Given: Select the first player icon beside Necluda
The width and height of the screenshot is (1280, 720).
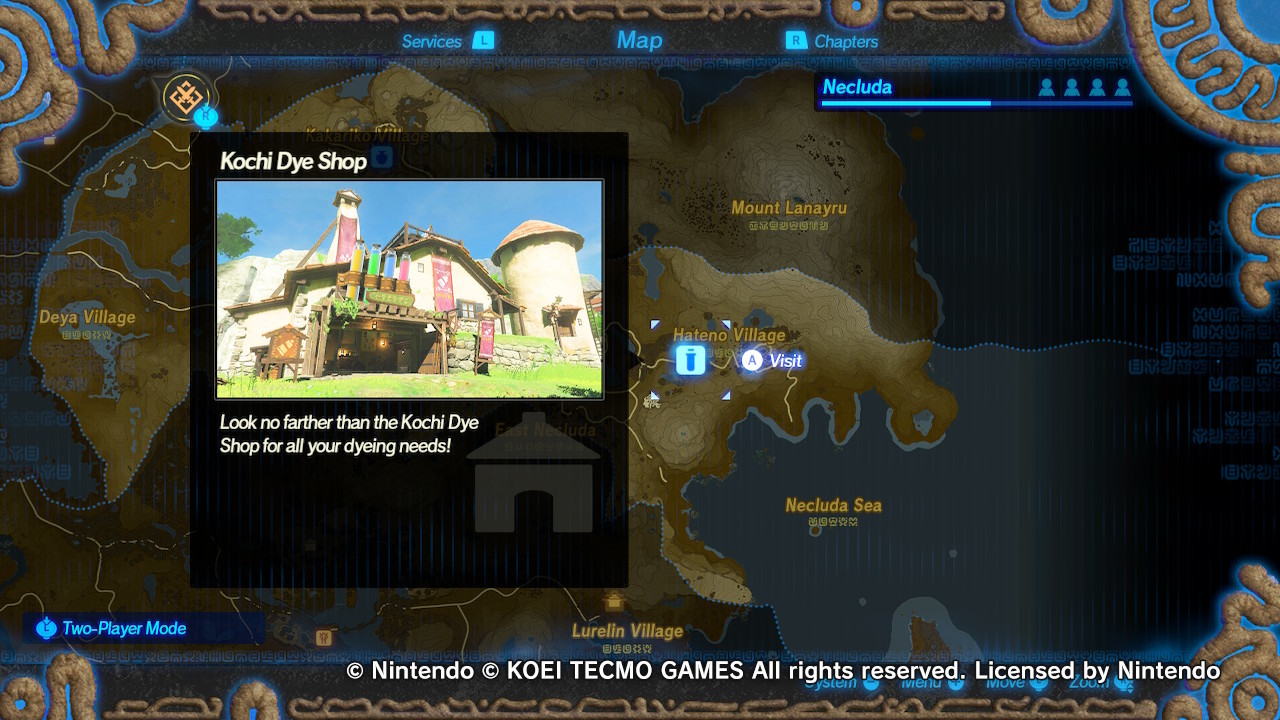Looking at the screenshot, I should [x=1048, y=88].
